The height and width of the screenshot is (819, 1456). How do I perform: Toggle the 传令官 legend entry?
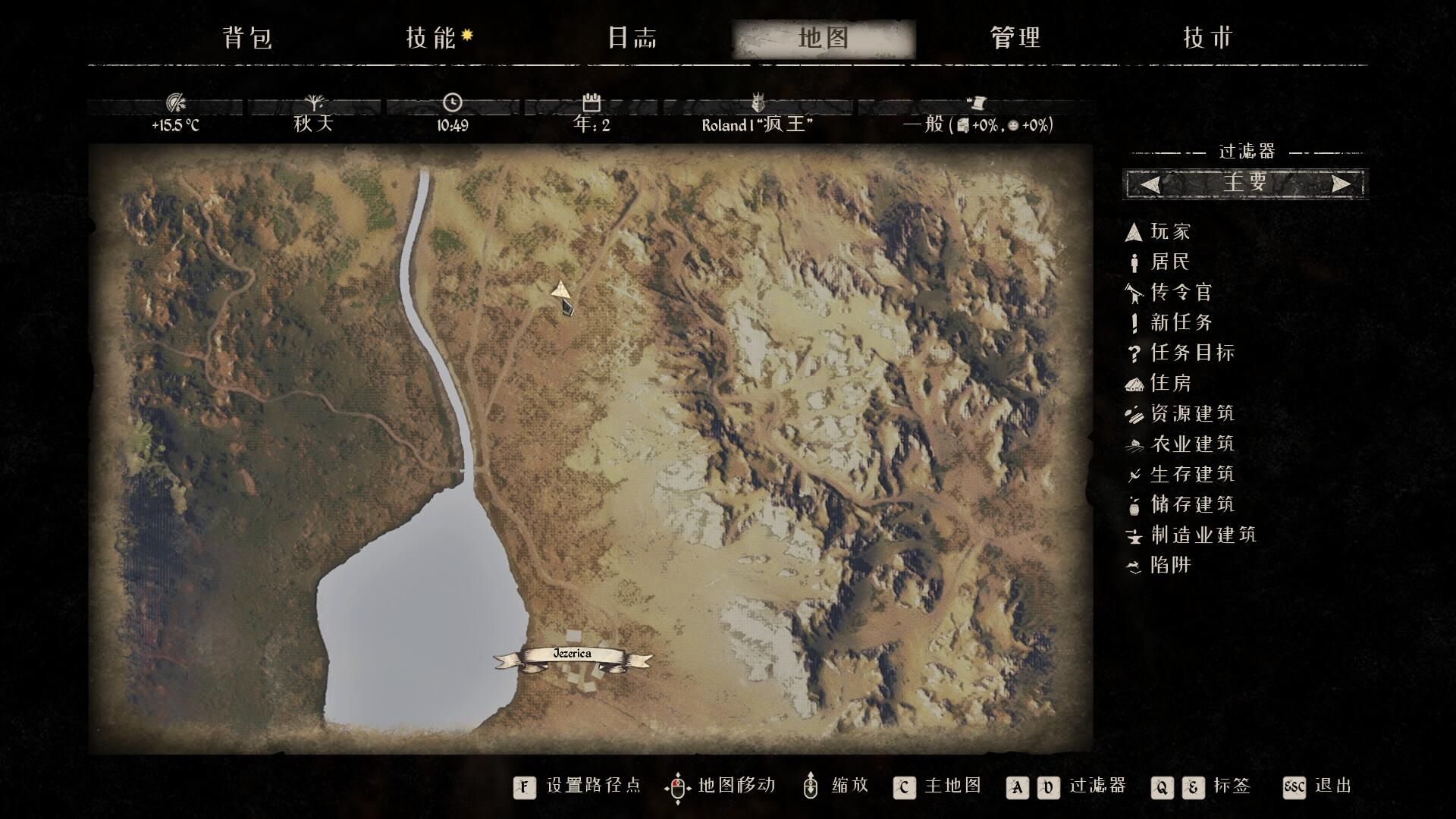(x=1181, y=292)
